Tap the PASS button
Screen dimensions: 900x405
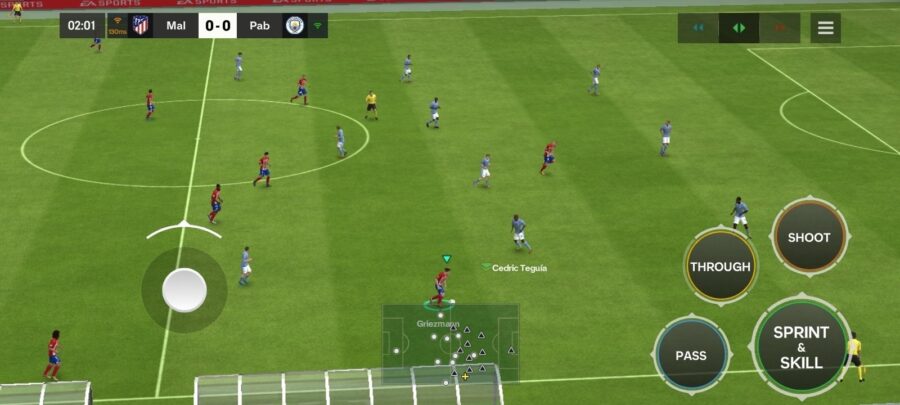[691, 355]
